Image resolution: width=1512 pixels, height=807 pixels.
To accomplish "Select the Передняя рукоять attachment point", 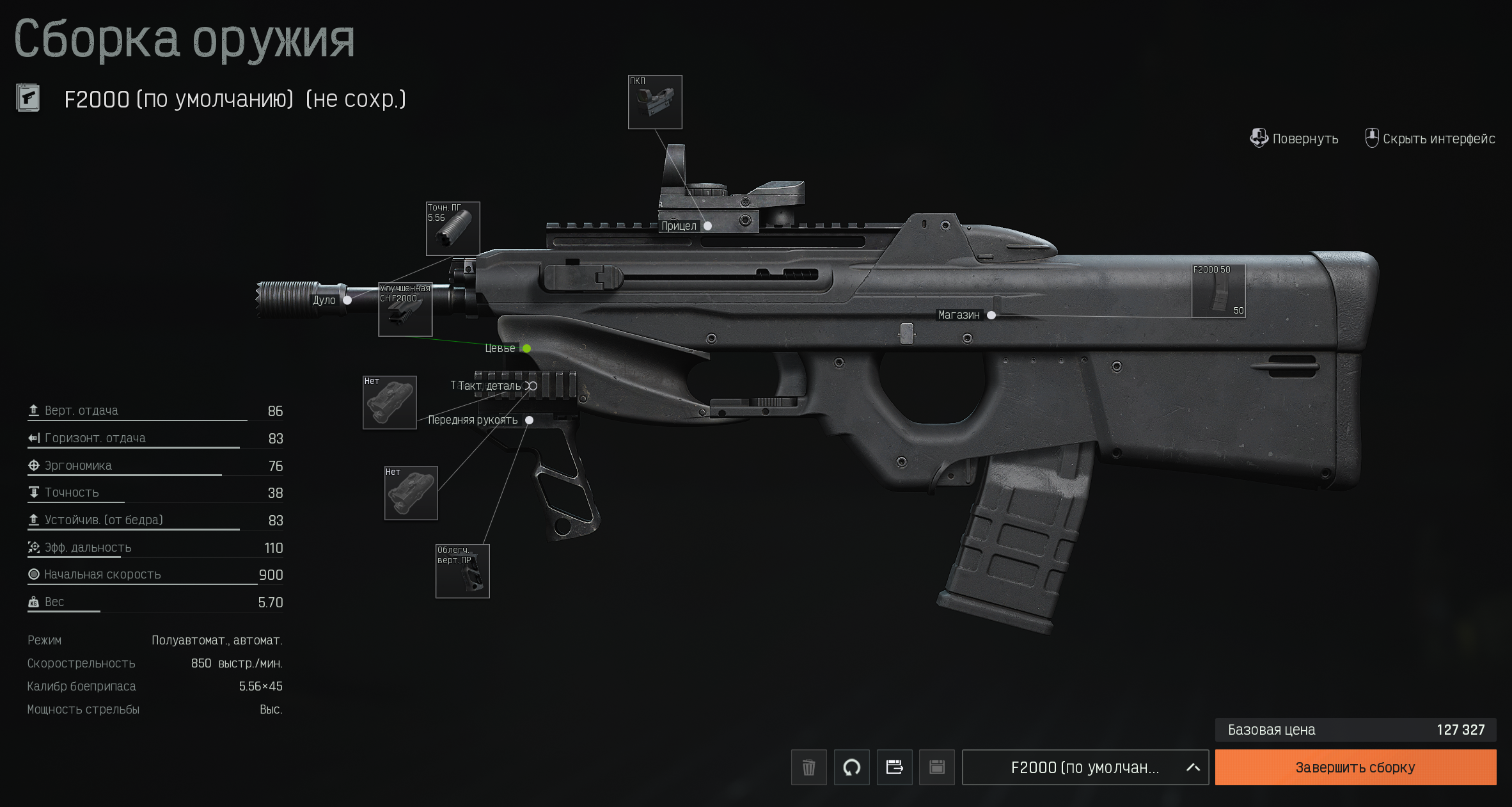I will coord(529,420).
